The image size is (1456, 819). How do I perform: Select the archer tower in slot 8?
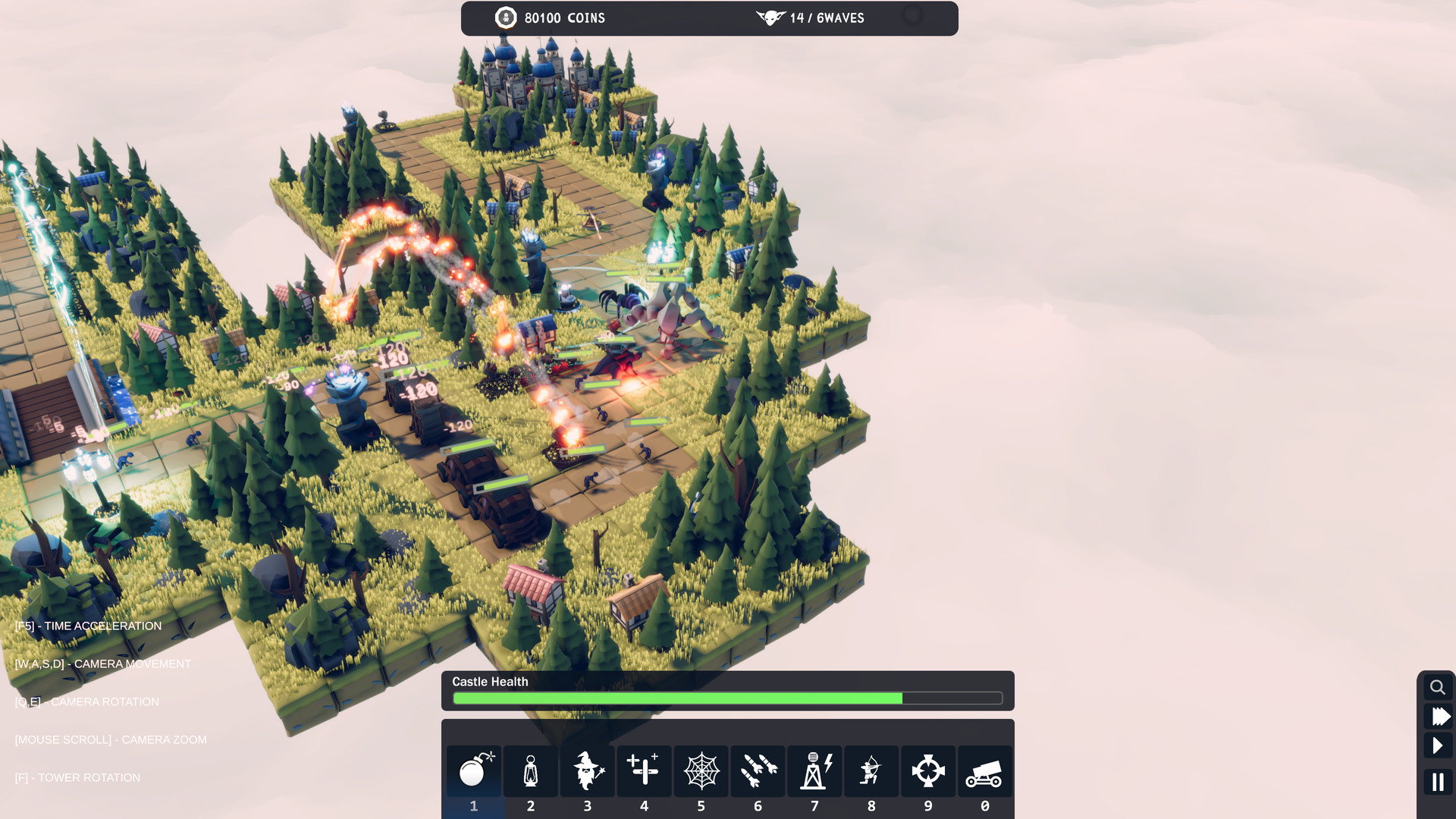pos(871,771)
